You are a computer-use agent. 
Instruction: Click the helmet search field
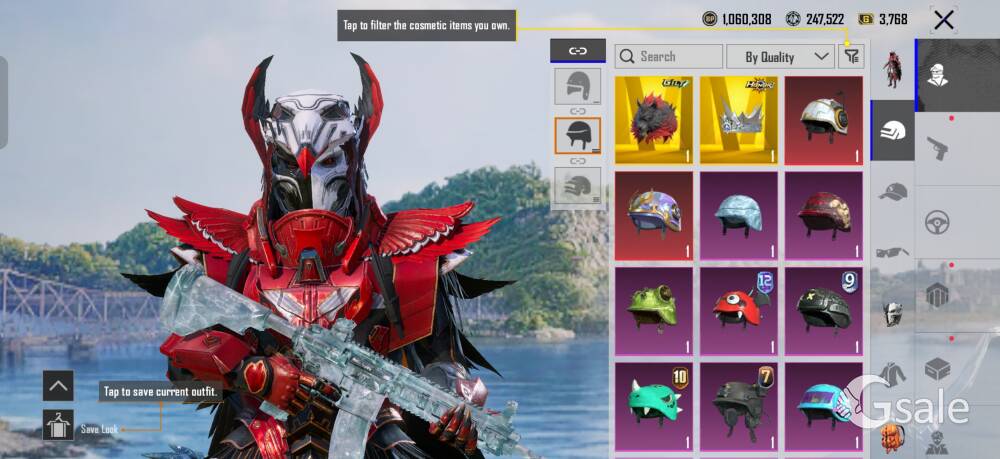[x=670, y=57]
